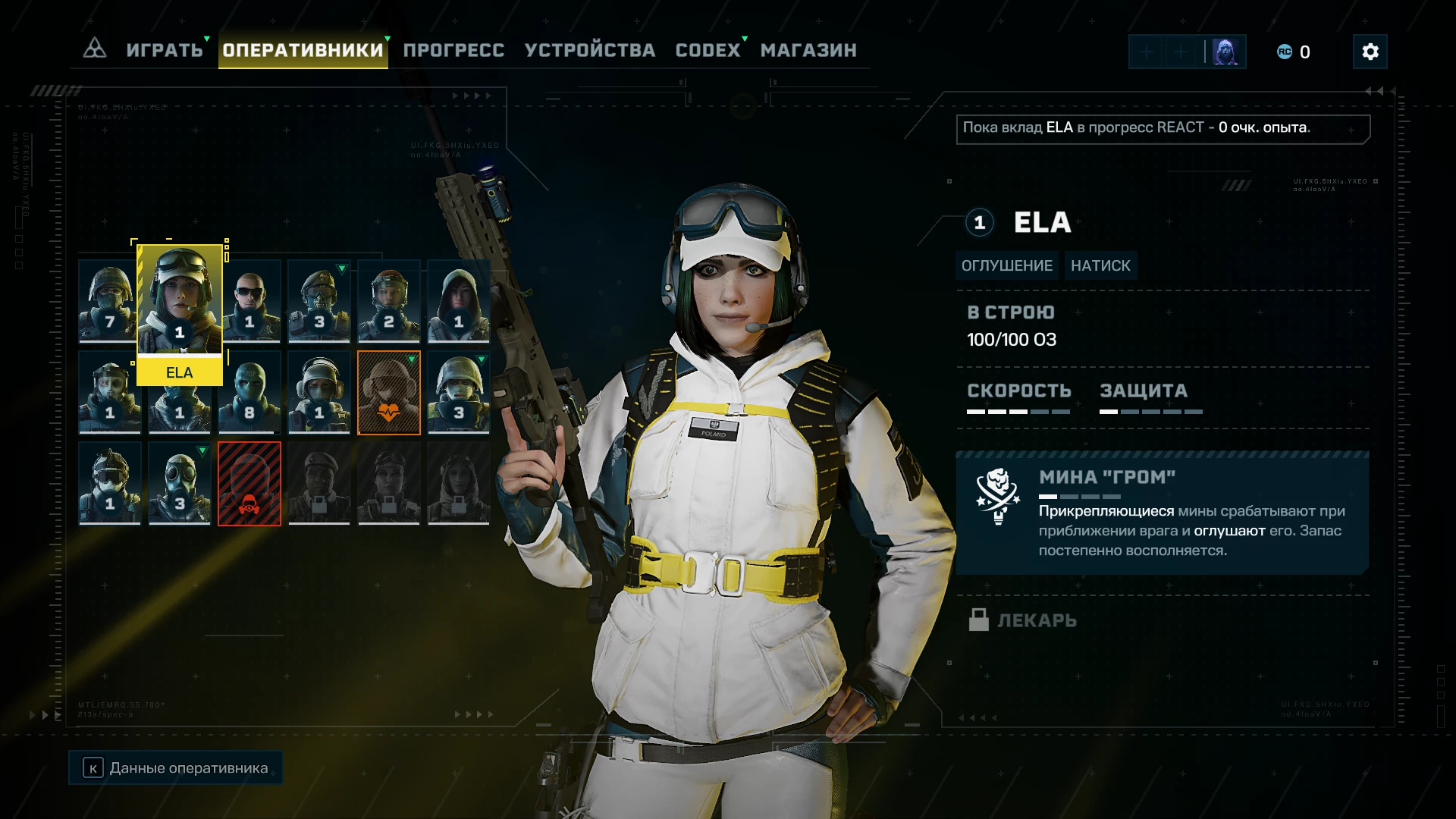Pick the level 8 masked operator

click(x=249, y=392)
